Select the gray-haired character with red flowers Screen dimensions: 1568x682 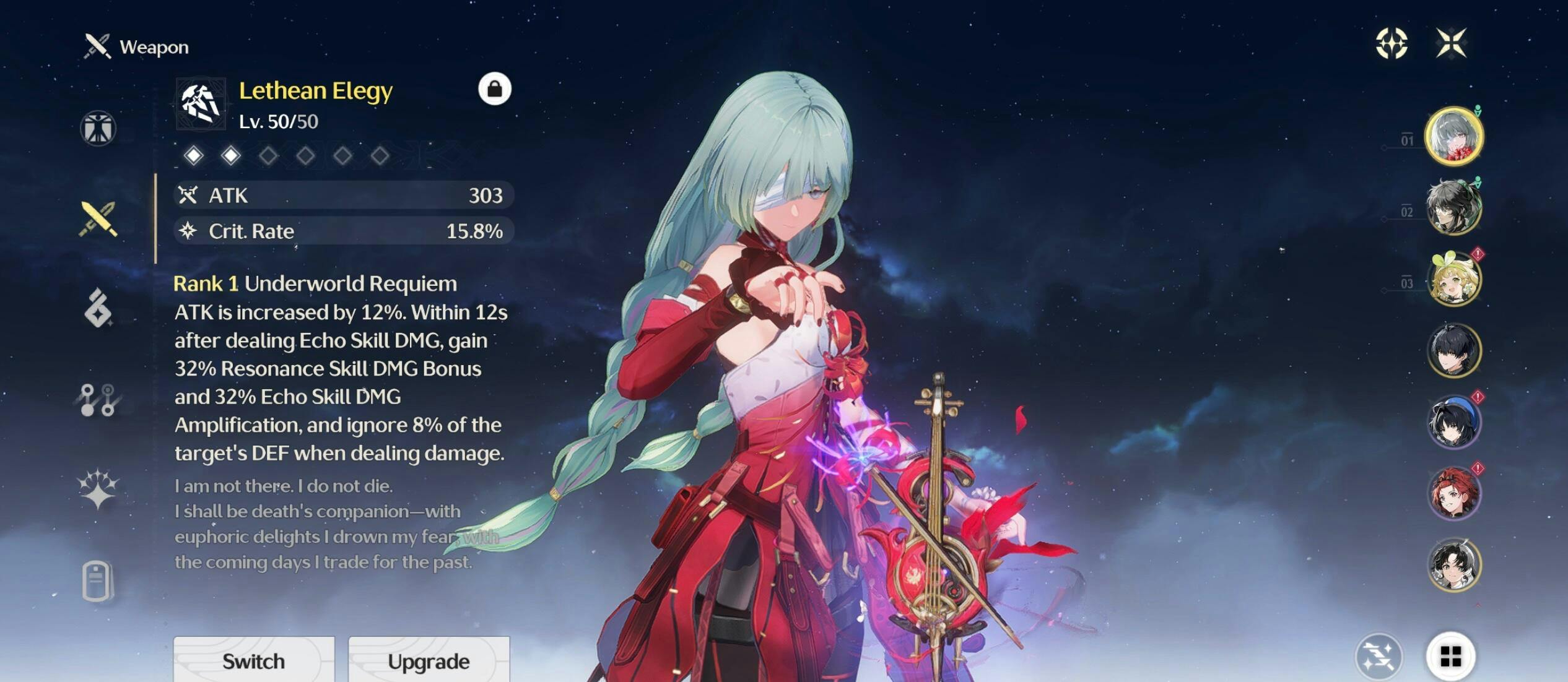coord(1453,137)
